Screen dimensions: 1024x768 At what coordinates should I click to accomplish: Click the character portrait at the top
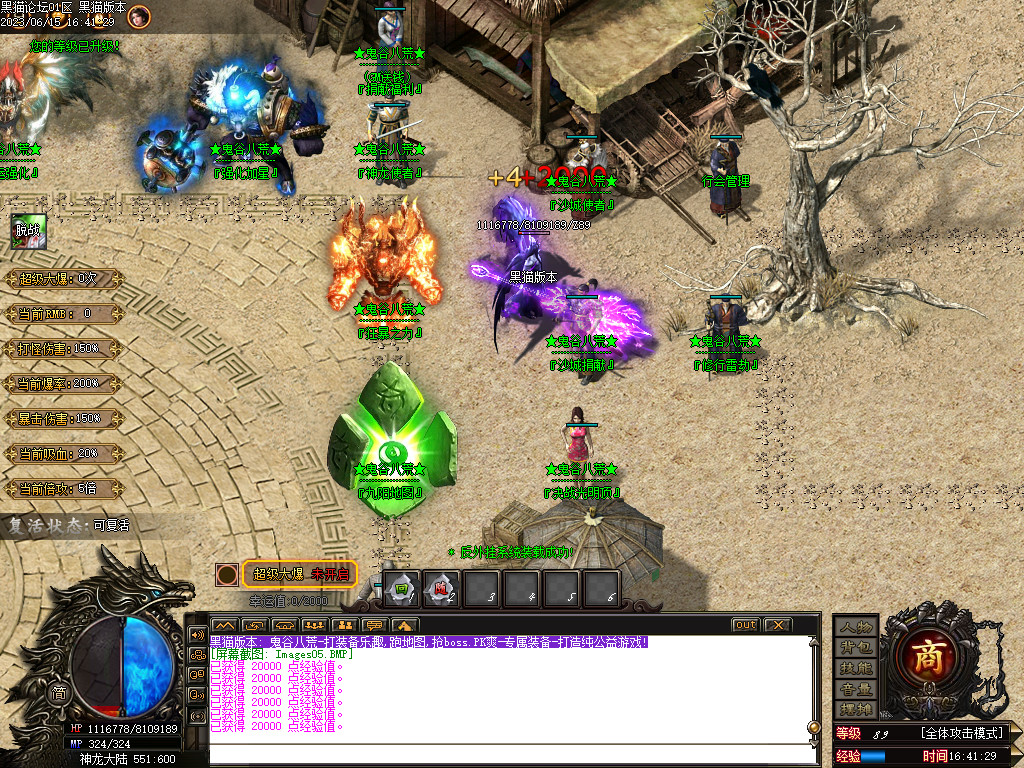tap(139, 15)
